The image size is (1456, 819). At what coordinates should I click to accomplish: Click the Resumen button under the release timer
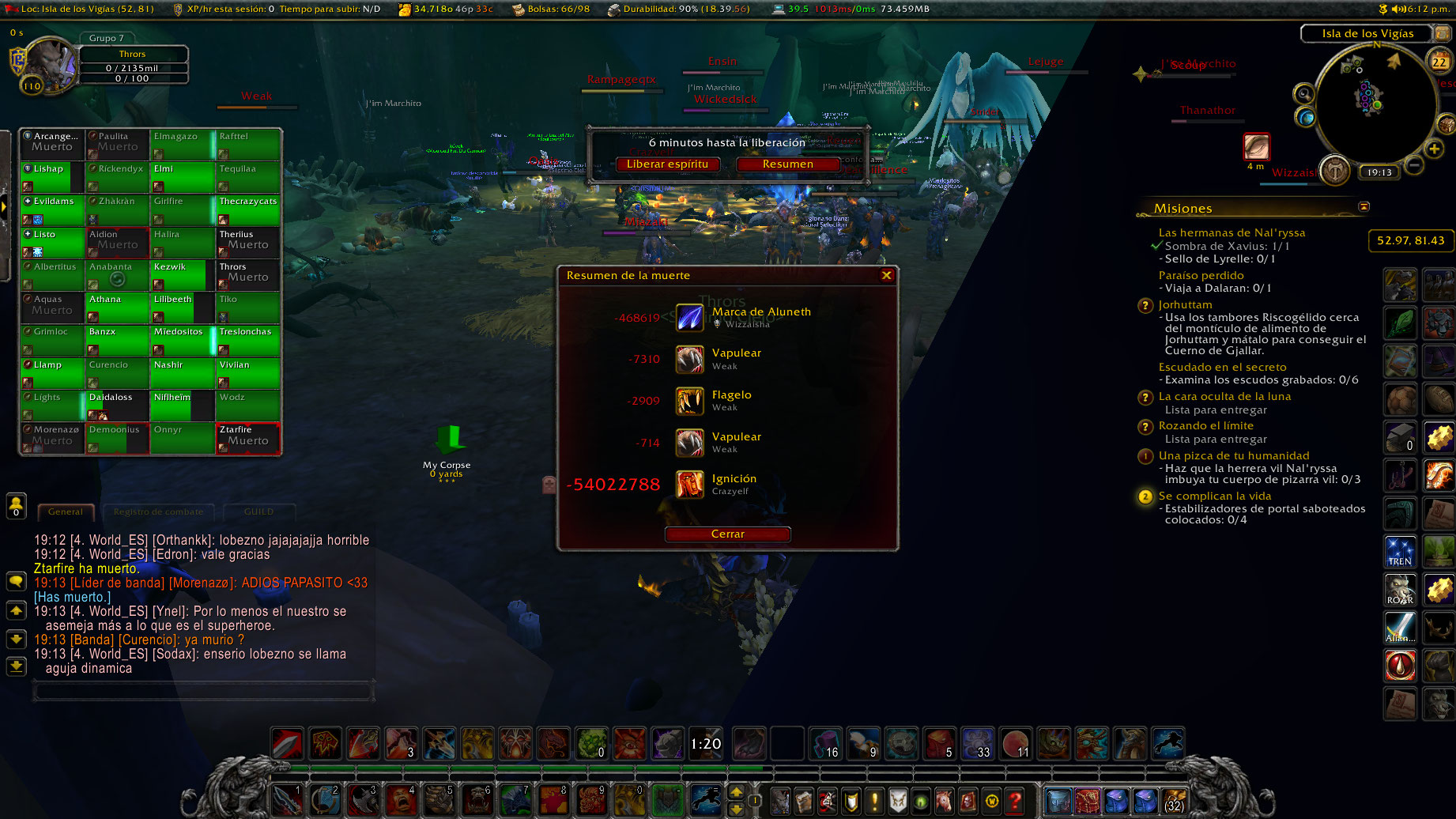789,164
